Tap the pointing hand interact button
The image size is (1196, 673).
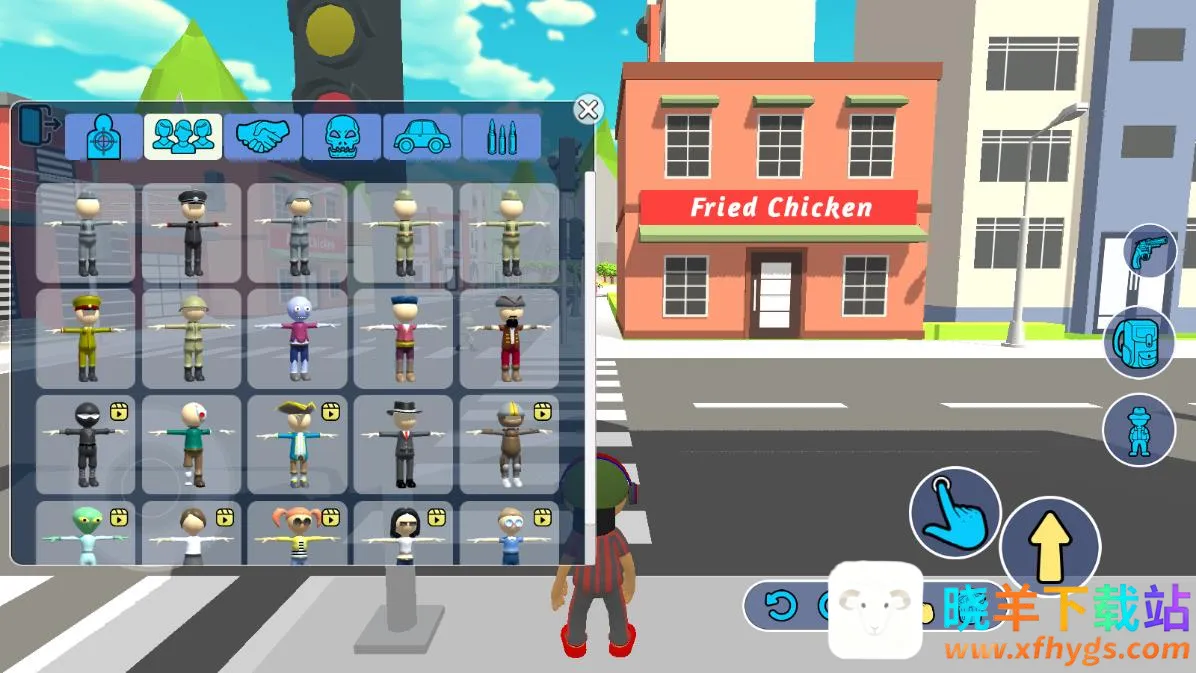pos(955,513)
